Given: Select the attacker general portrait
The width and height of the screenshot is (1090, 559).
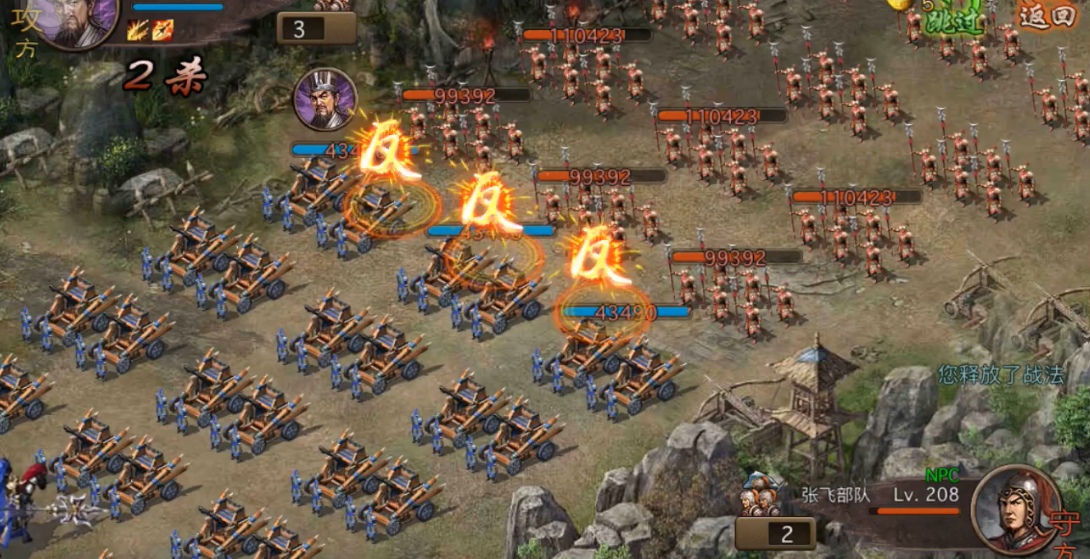Looking at the screenshot, I should click(x=78, y=20).
